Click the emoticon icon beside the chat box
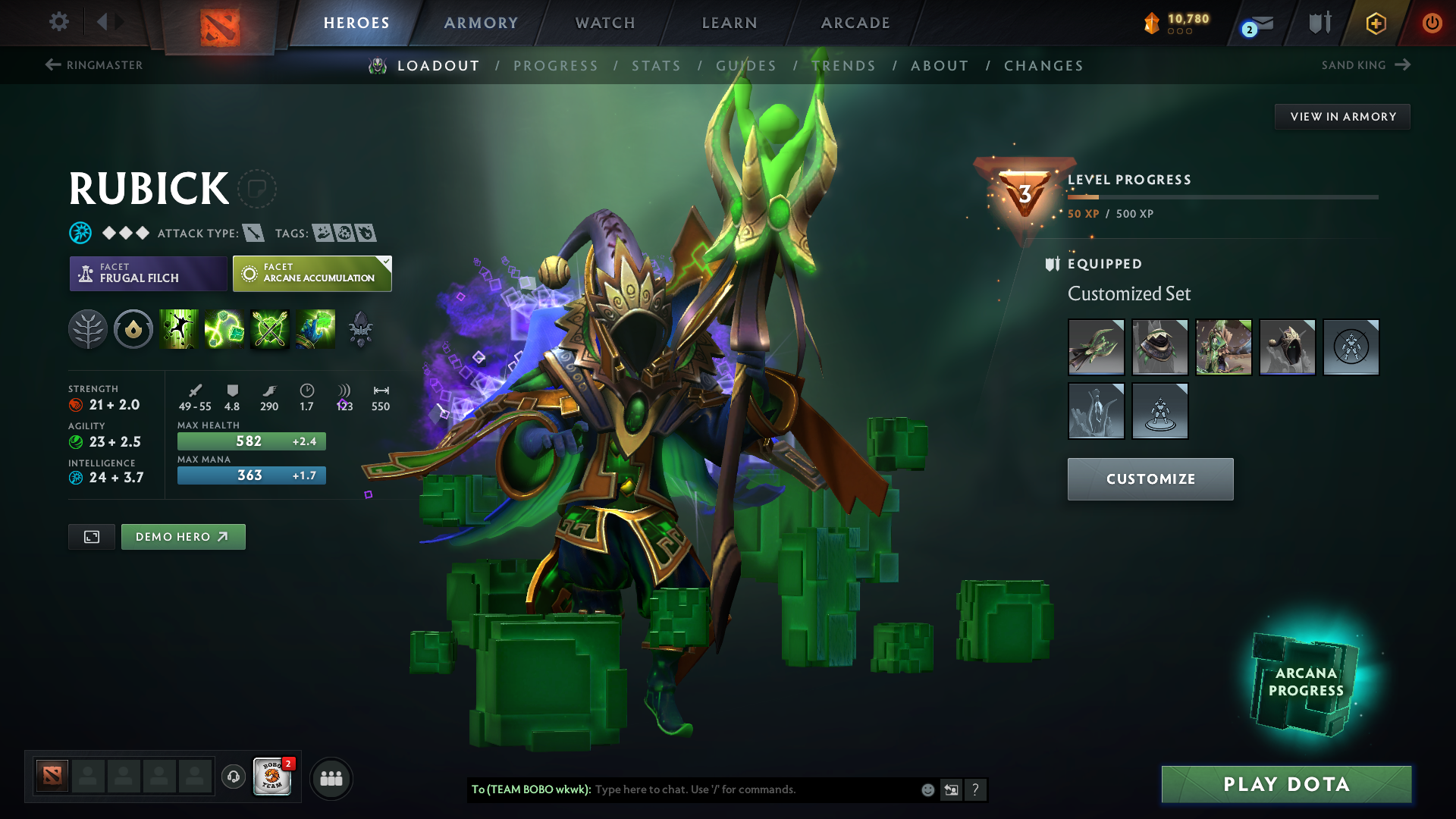 click(x=927, y=789)
